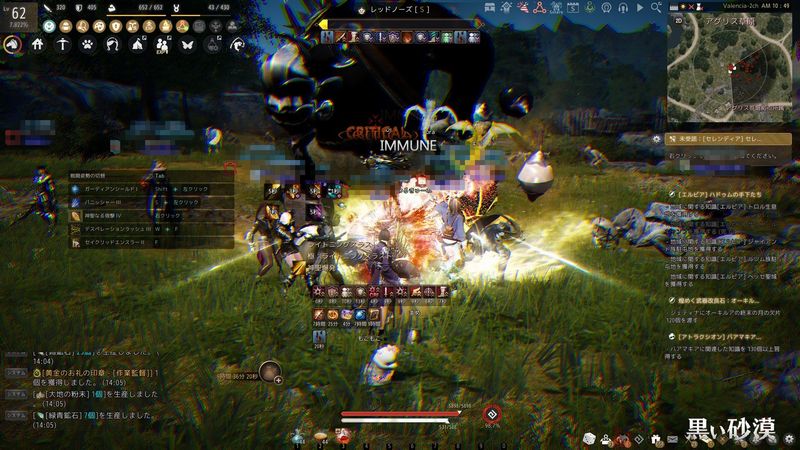Open the horse mount icon
The height and width of the screenshot is (450, 800).
tap(14, 44)
